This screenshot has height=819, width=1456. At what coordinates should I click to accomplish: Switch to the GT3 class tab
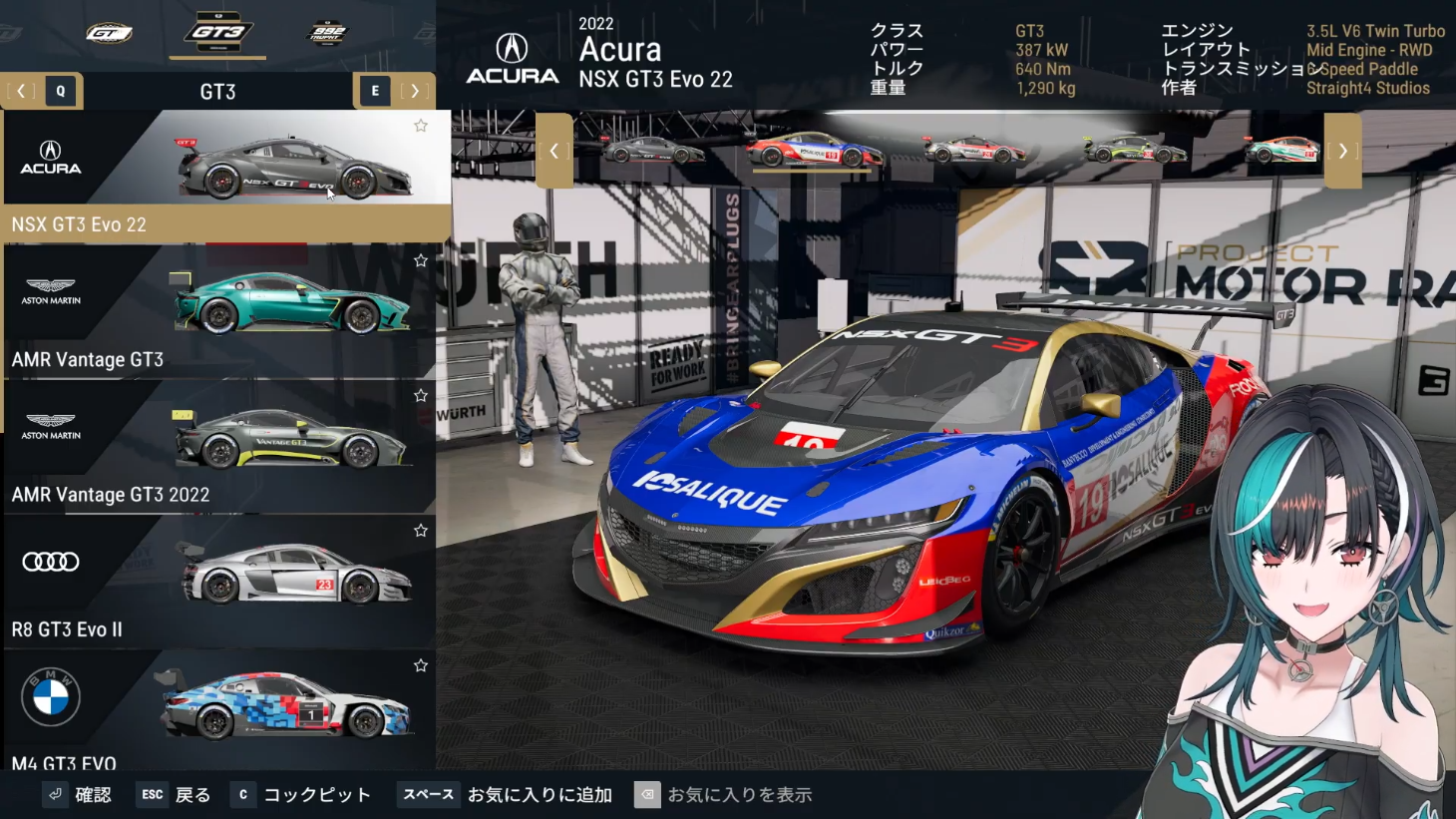[217, 33]
